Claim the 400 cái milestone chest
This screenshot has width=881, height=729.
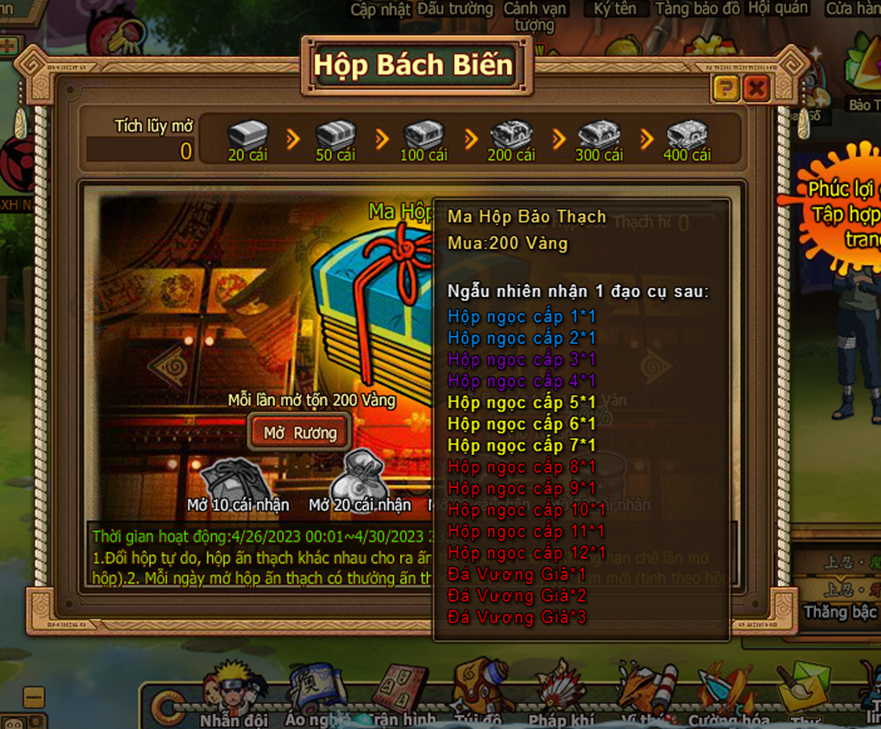pos(687,136)
